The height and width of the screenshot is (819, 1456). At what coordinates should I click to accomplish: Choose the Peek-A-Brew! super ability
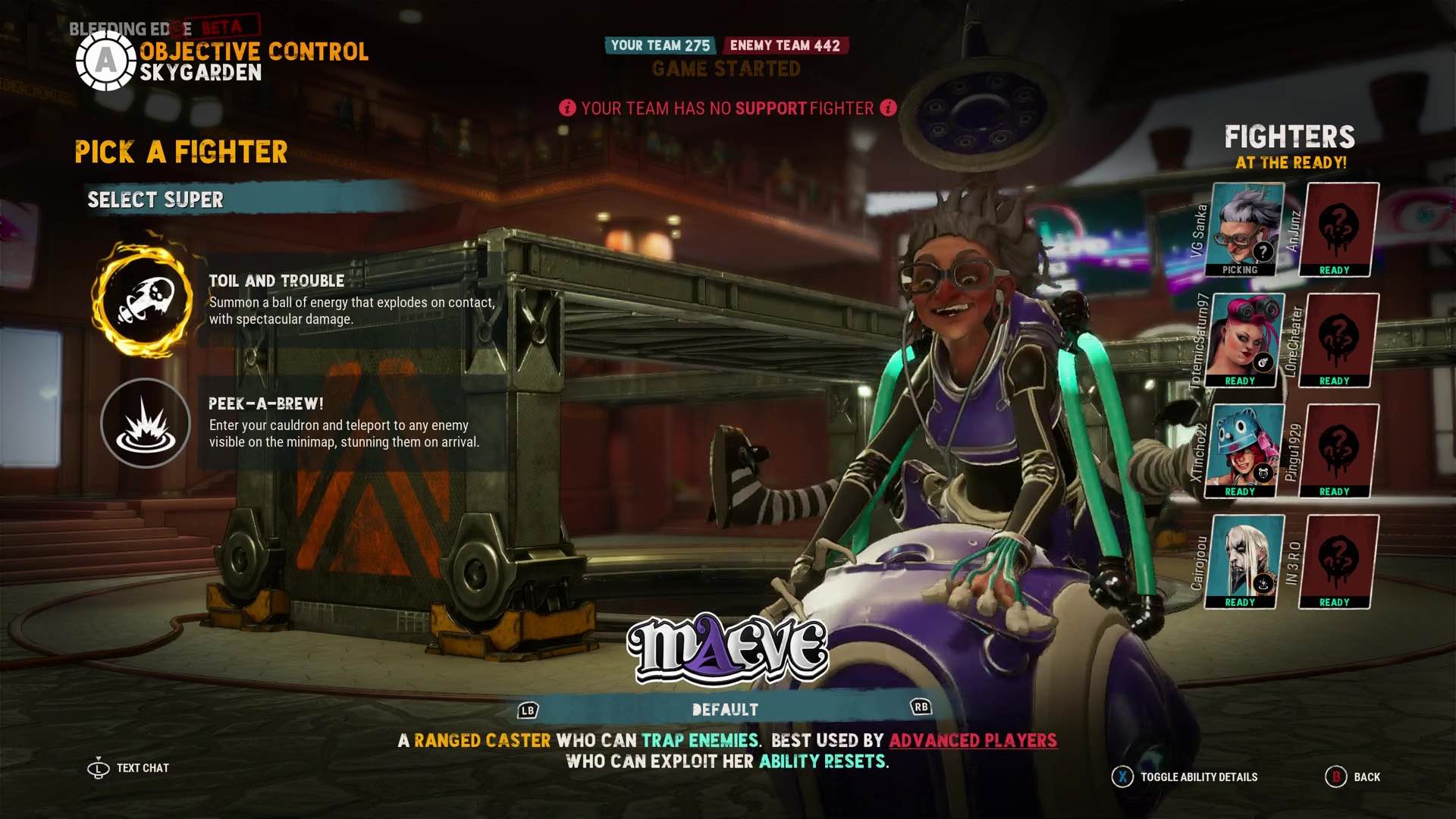click(145, 423)
